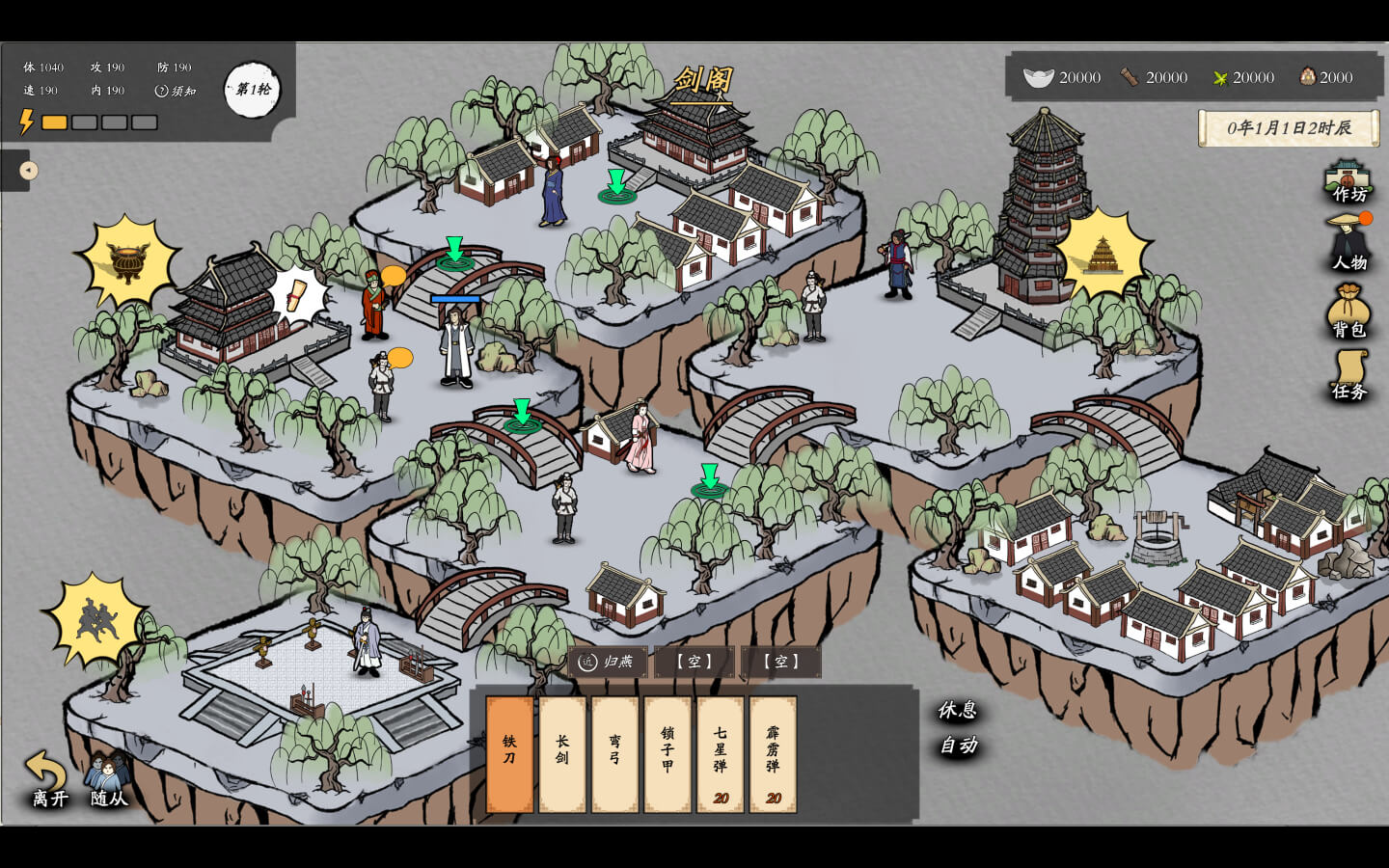Toggle 自动 auto mode
The height and width of the screenshot is (868, 1389).
(958, 746)
